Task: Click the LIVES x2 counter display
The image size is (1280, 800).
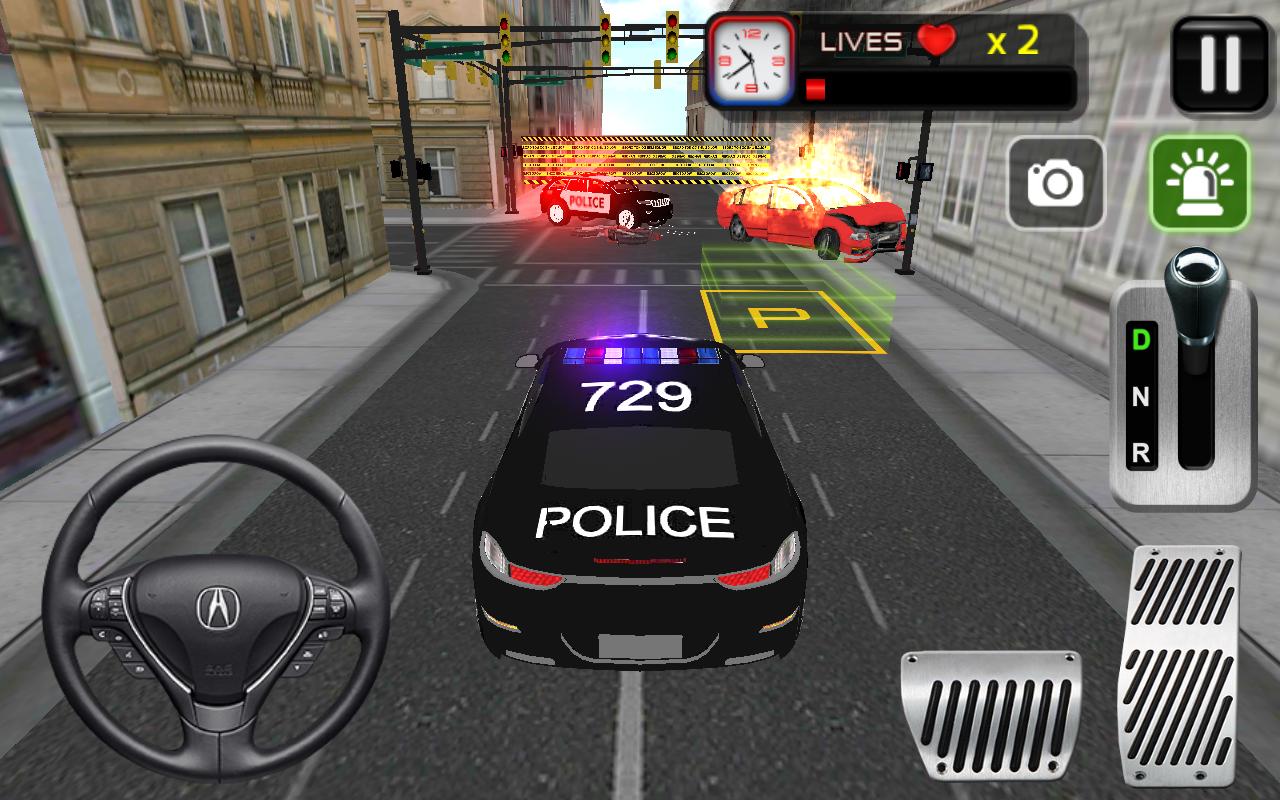Action: tap(1010, 40)
